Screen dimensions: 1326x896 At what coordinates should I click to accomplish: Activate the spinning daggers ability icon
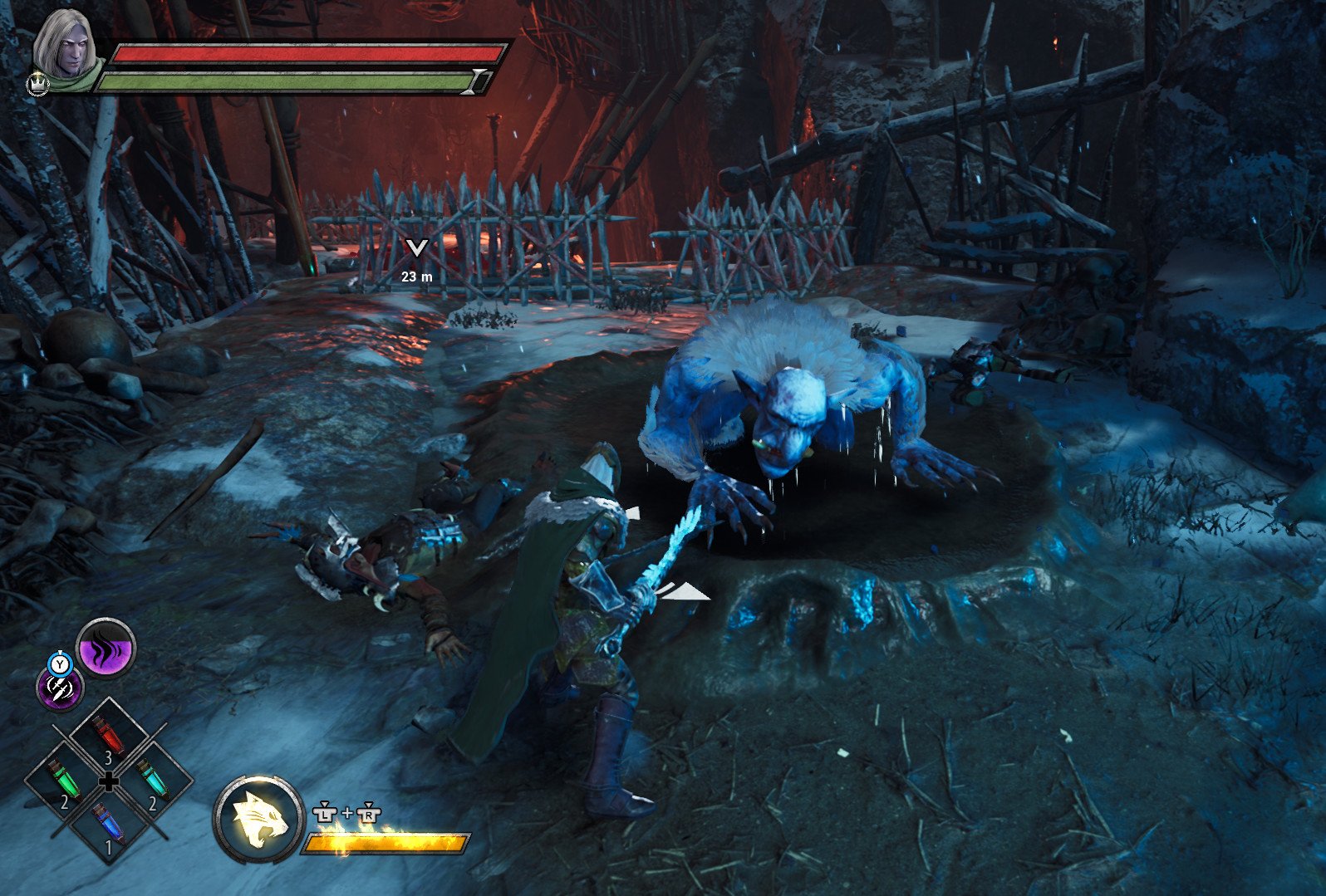pos(60,688)
